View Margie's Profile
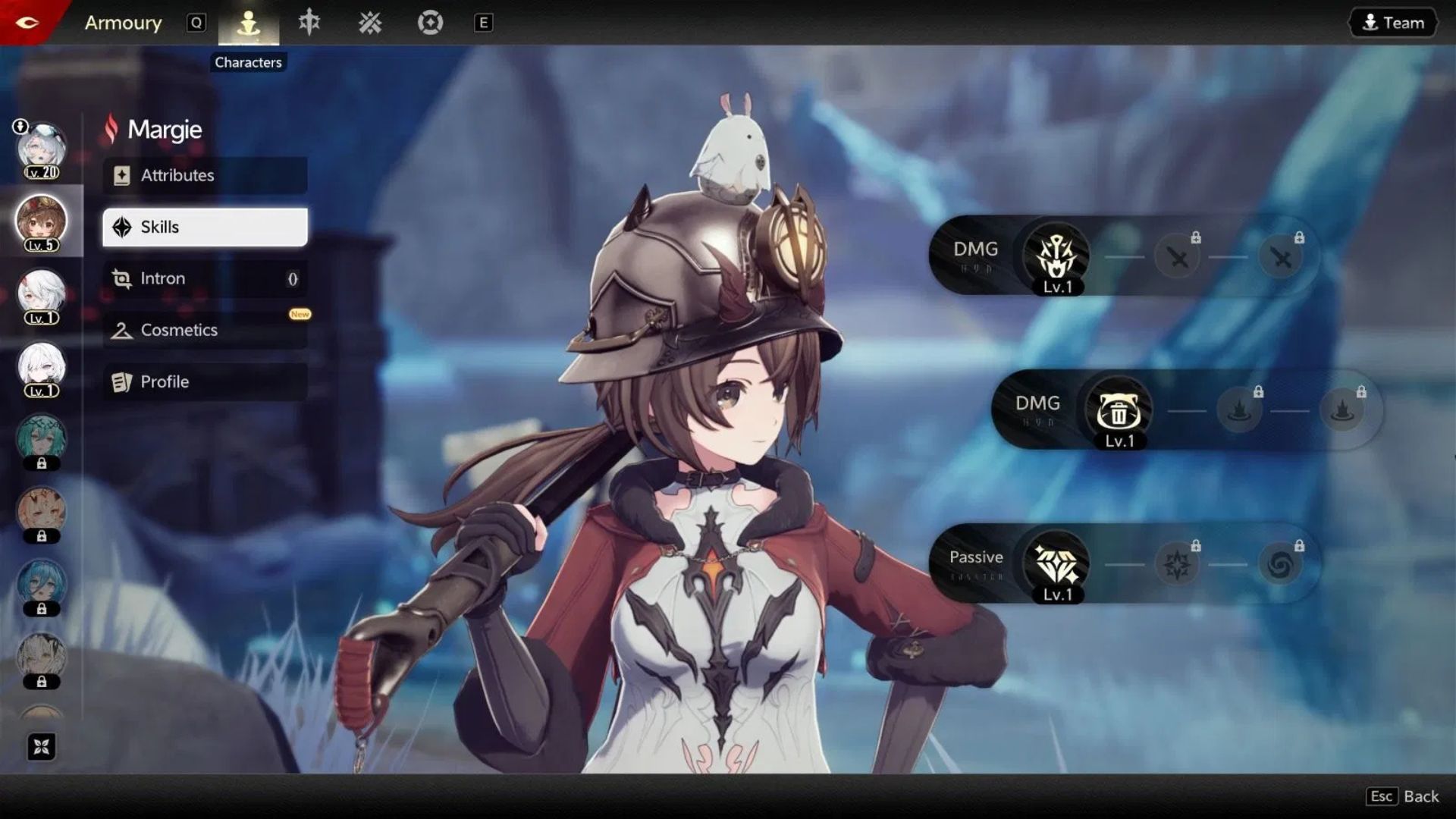Viewport: 1456px width, 819px height. 205,381
